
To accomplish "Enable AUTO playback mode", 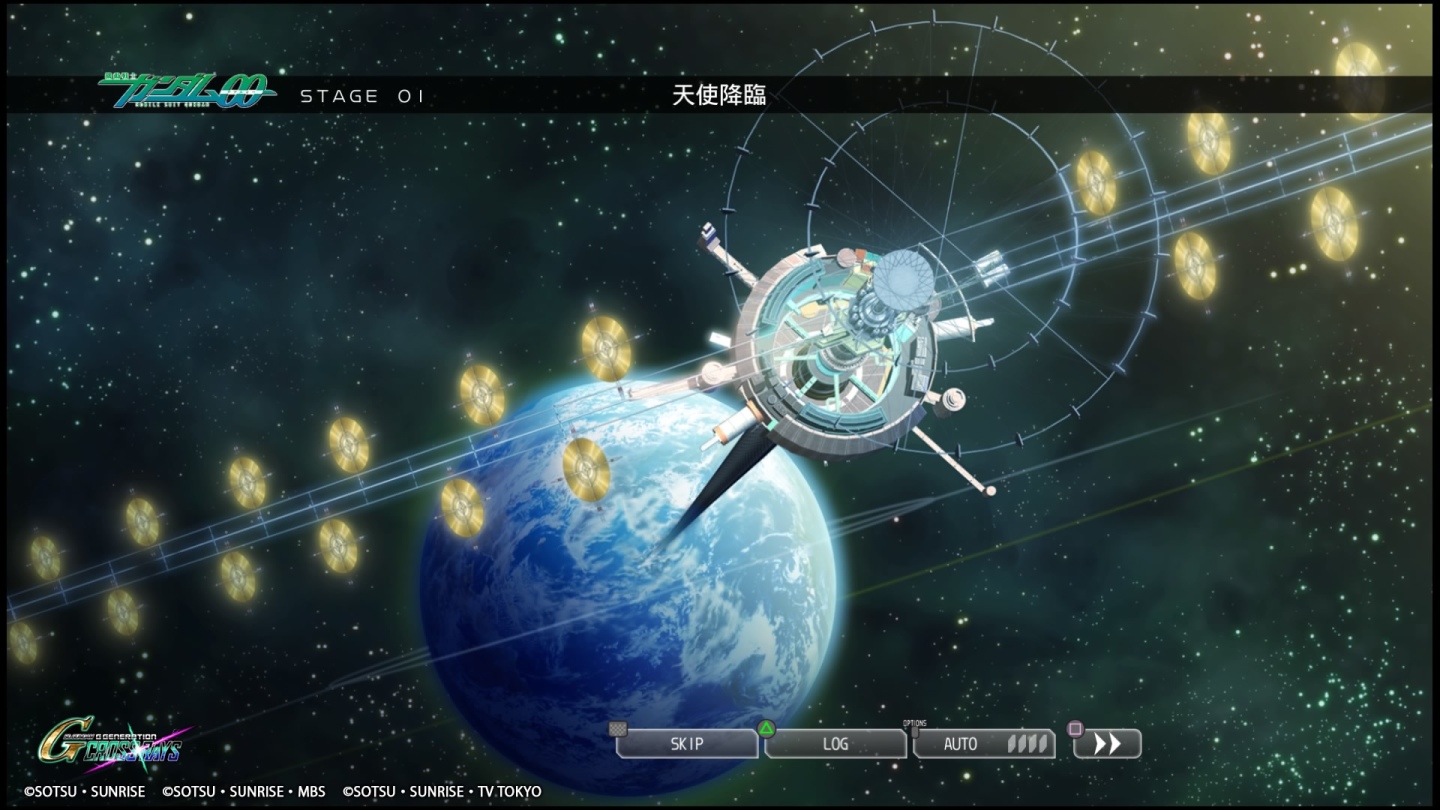I will point(958,744).
